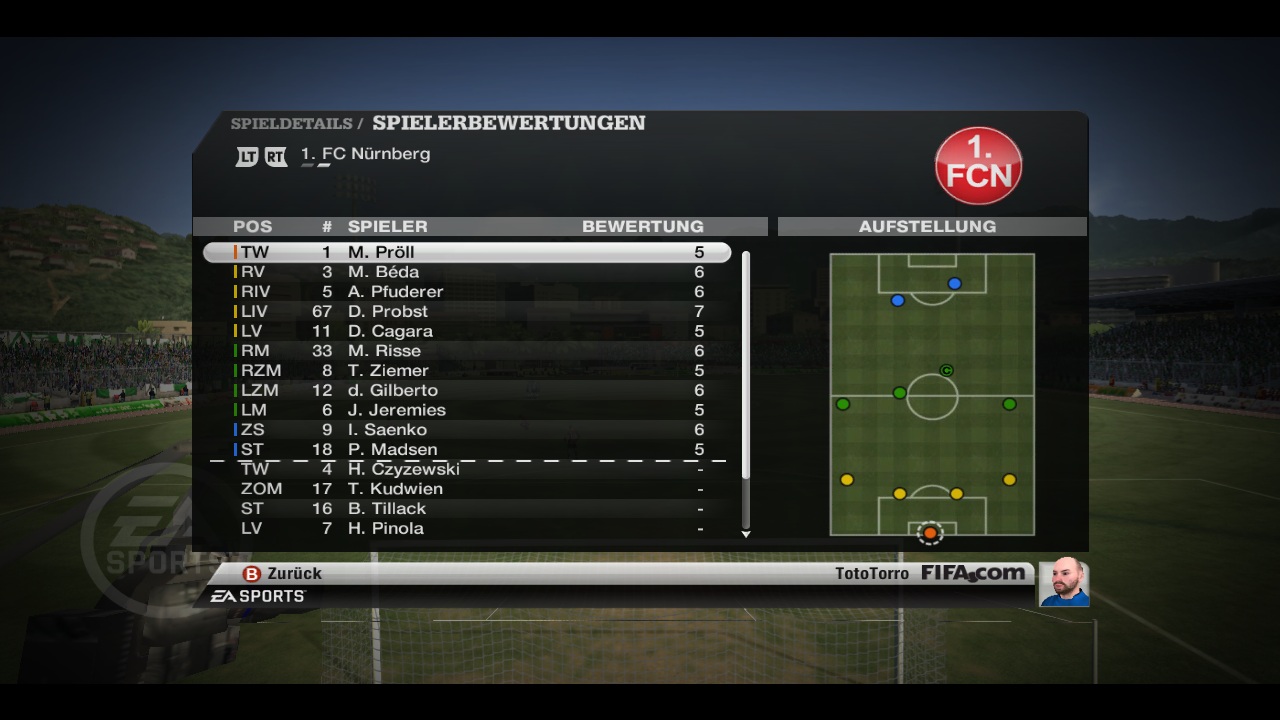Select the orange goalkeeper marker on the lineup pitch

pyautogui.click(x=930, y=533)
